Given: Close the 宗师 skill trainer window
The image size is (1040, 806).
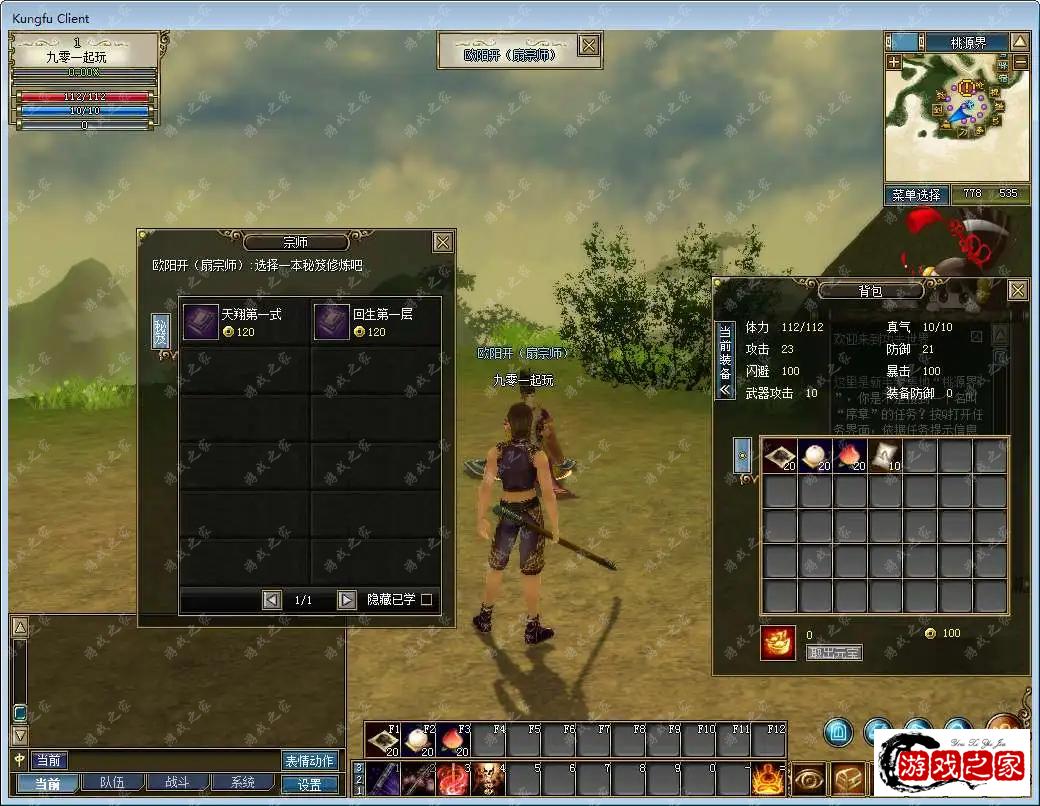Looking at the screenshot, I should [443, 242].
